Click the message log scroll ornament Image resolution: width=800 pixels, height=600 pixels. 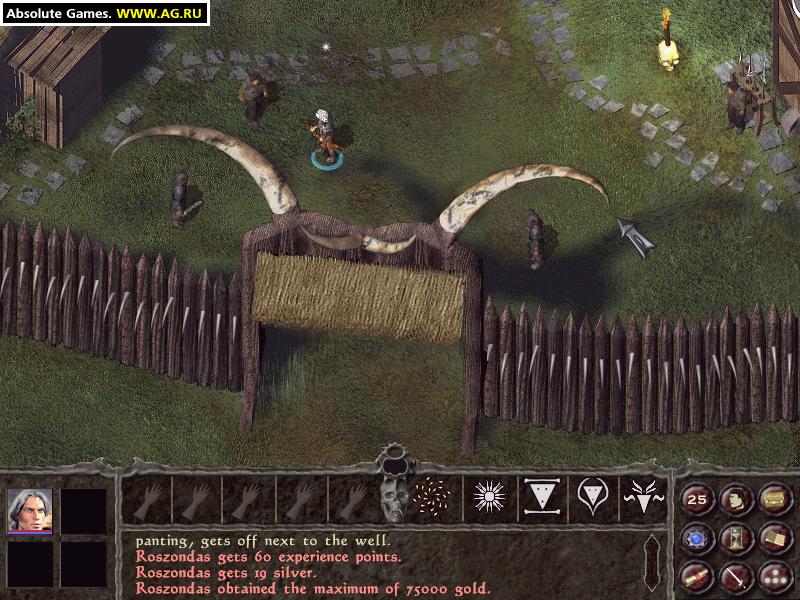(x=652, y=562)
